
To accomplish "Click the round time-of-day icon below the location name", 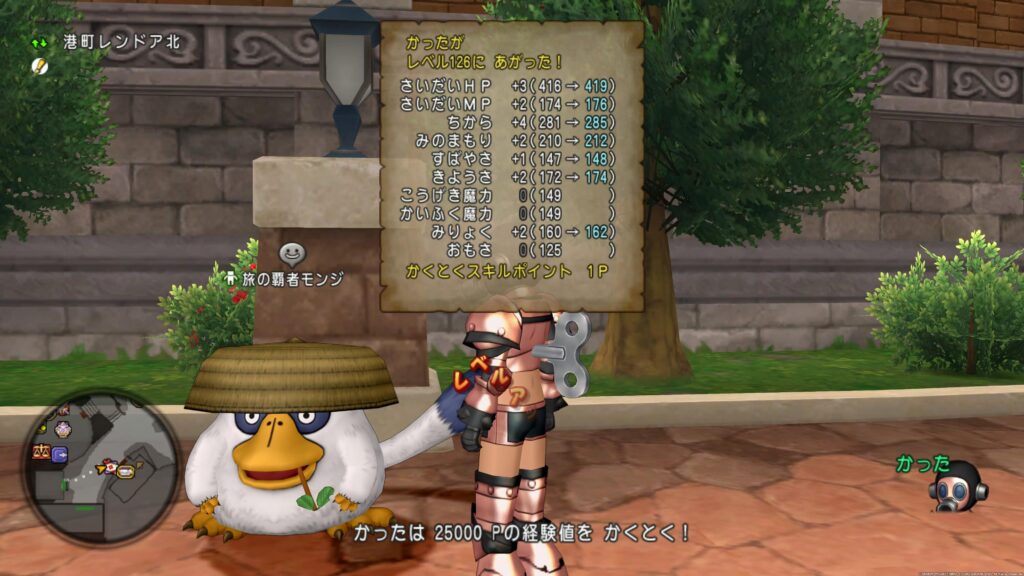I will pyautogui.click(x=40, y=66).
